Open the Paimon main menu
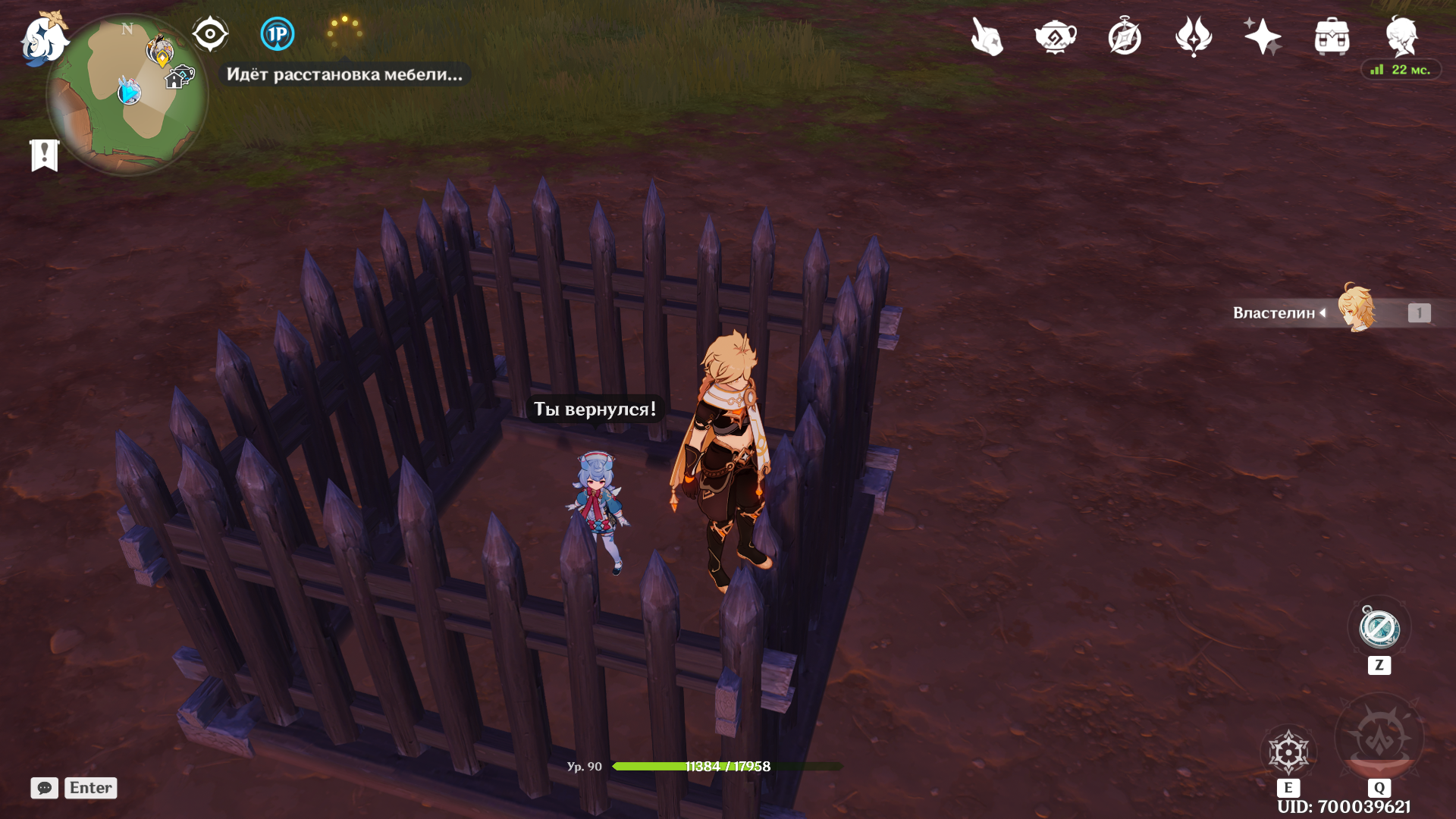 [x=43, y=38]
